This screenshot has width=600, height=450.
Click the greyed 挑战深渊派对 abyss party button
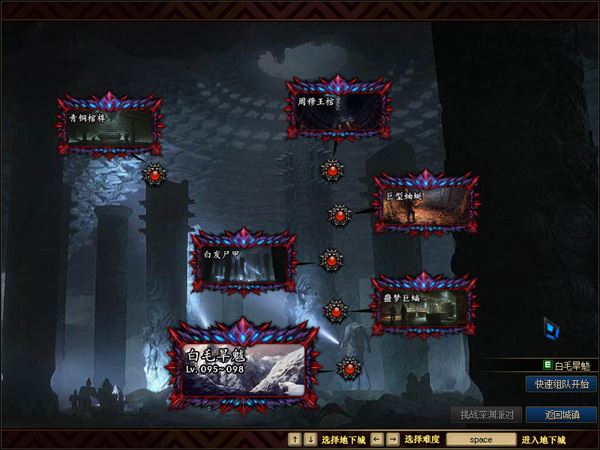point(484,414)
